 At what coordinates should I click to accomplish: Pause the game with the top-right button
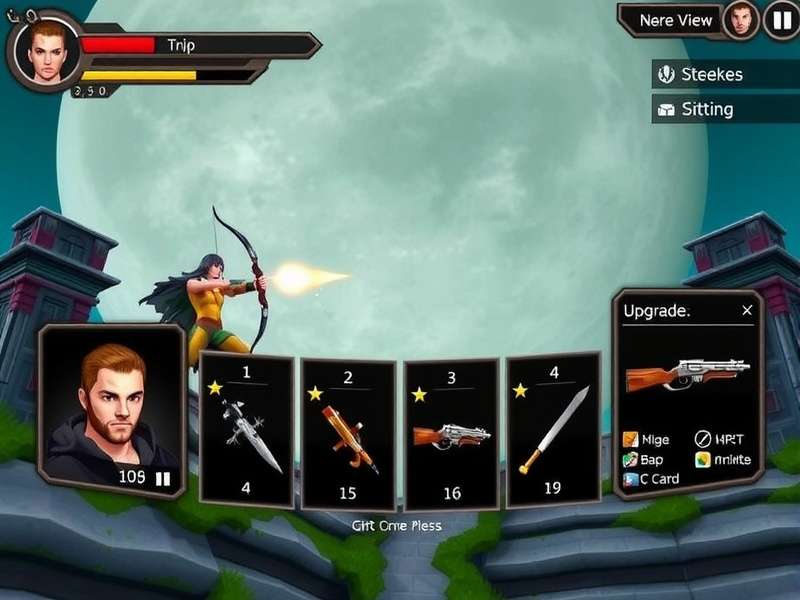780,20
